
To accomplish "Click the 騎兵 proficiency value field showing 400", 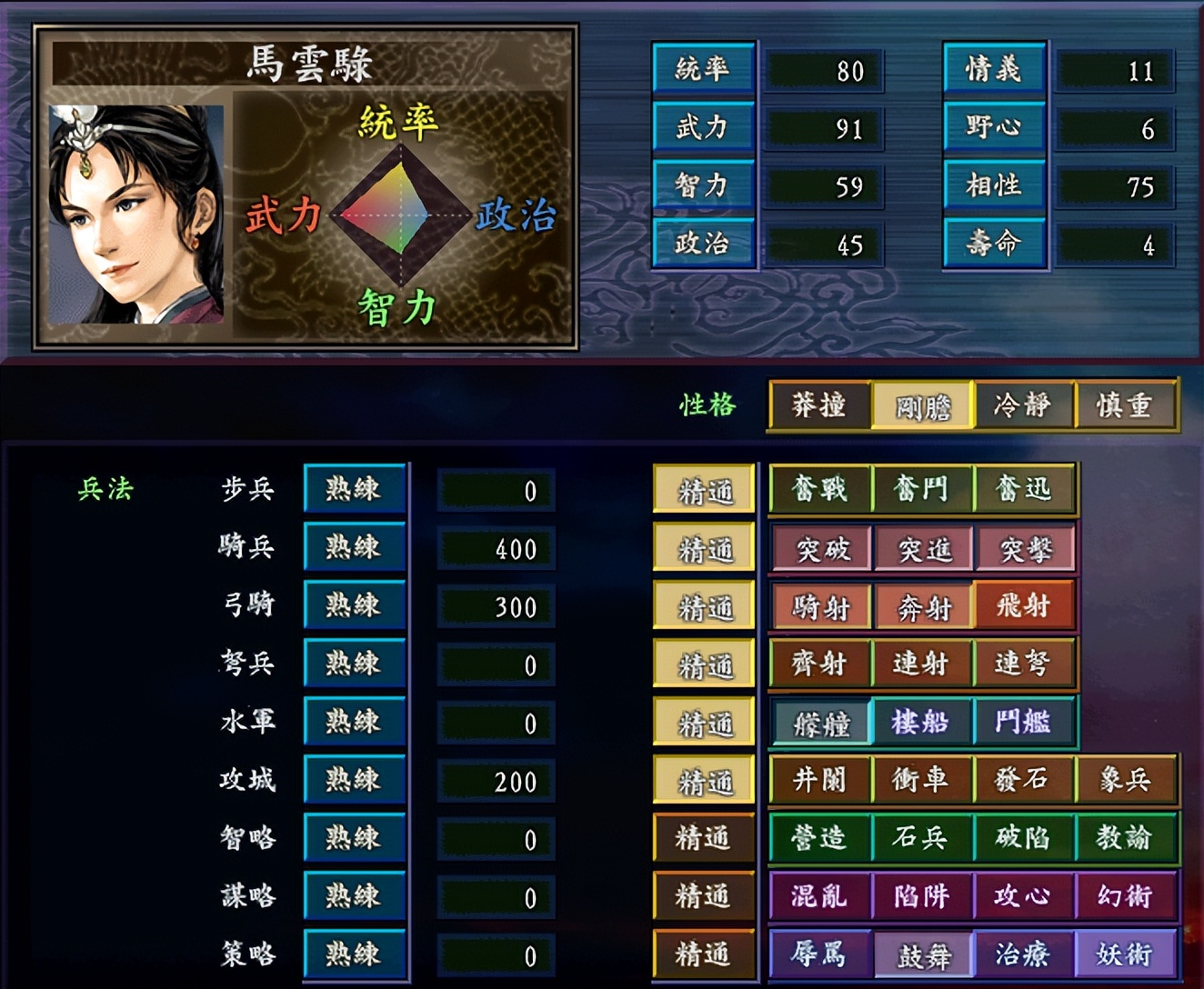I will [x=496, y=548].
